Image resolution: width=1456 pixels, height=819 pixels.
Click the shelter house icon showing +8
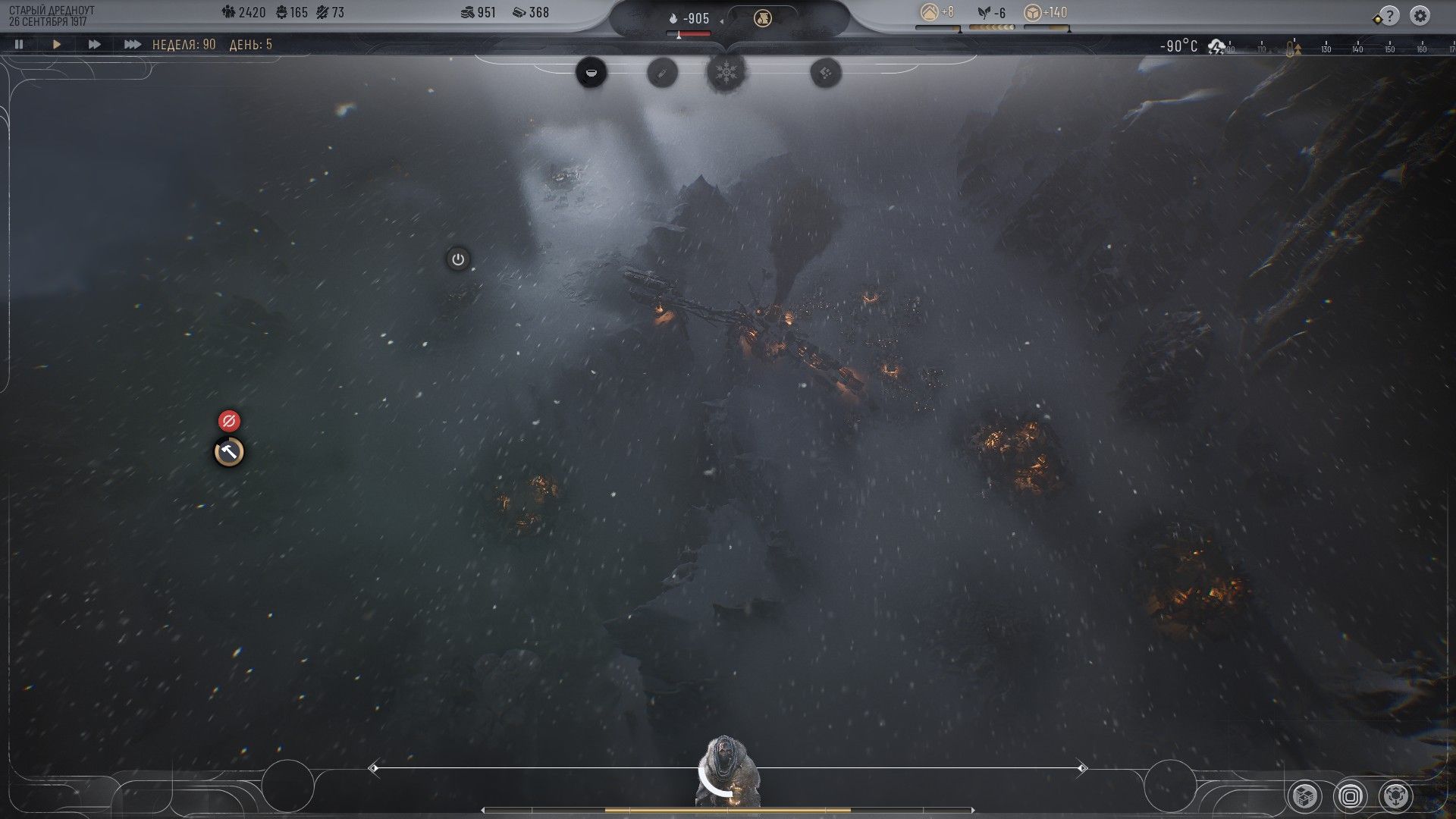pos(937,13)
